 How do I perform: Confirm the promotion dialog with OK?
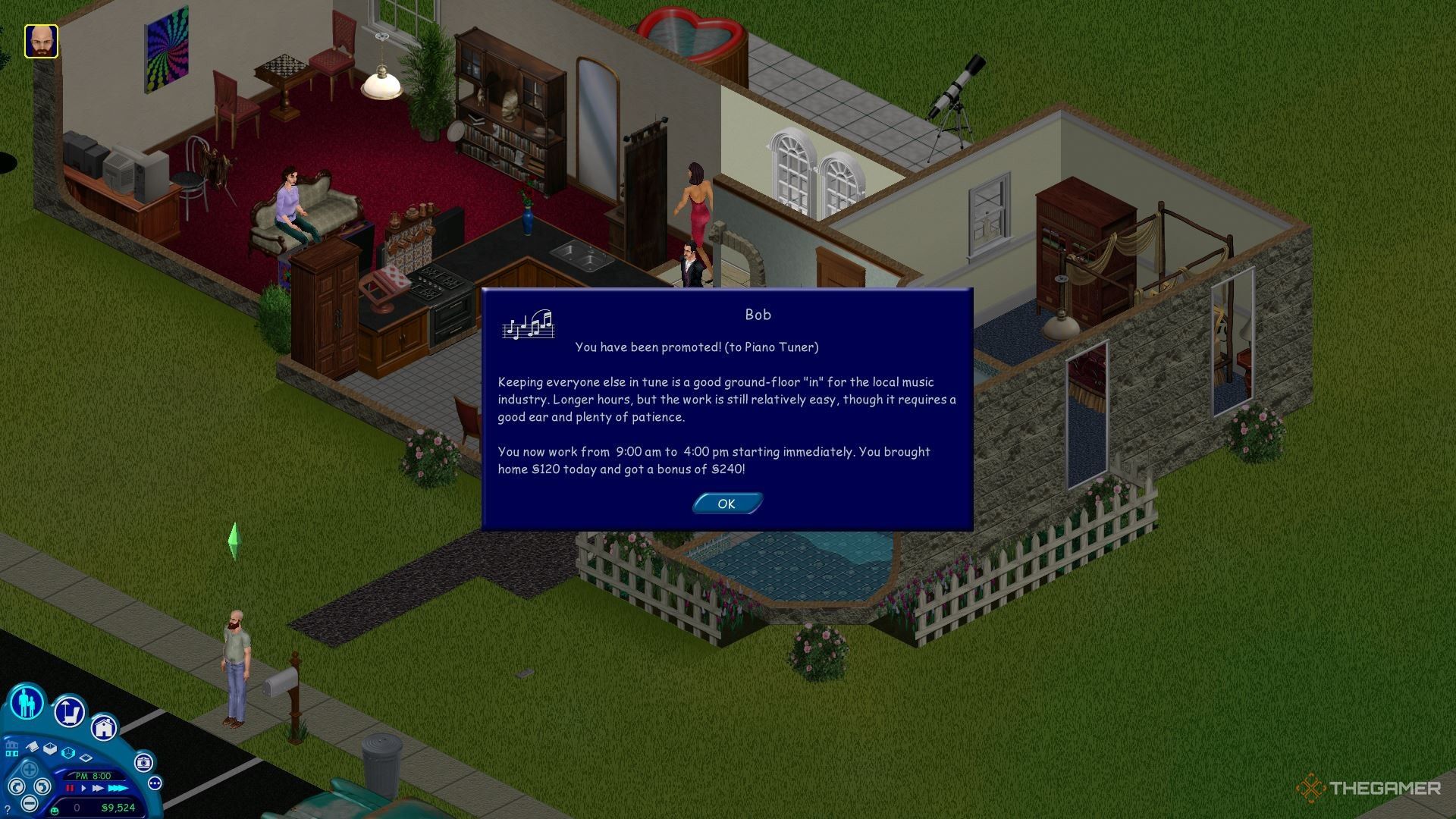726,504
